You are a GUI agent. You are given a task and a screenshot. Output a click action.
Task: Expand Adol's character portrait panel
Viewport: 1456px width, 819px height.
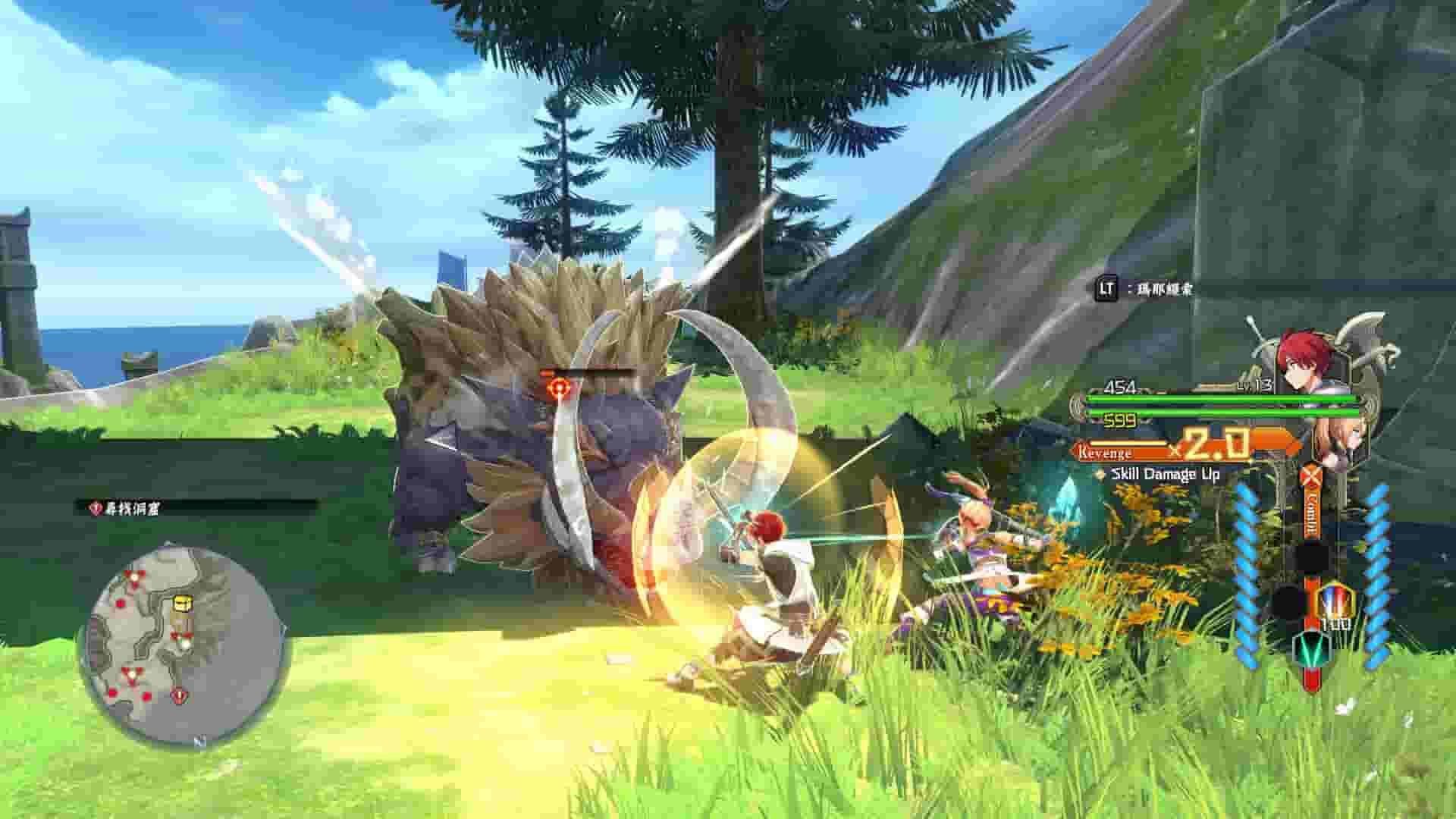1304,357
